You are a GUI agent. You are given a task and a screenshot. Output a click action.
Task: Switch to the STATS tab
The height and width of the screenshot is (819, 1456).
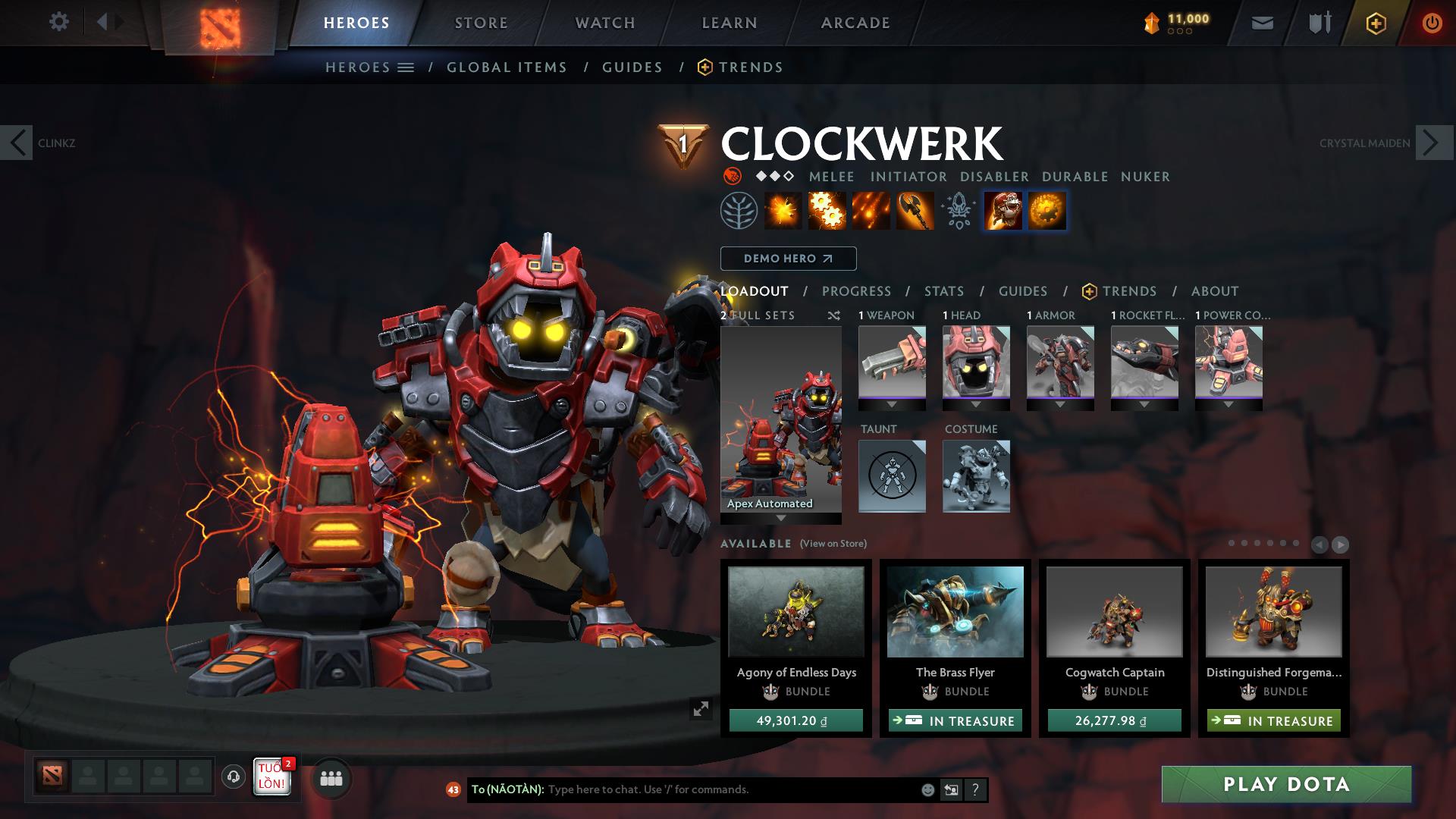(943, 290)
